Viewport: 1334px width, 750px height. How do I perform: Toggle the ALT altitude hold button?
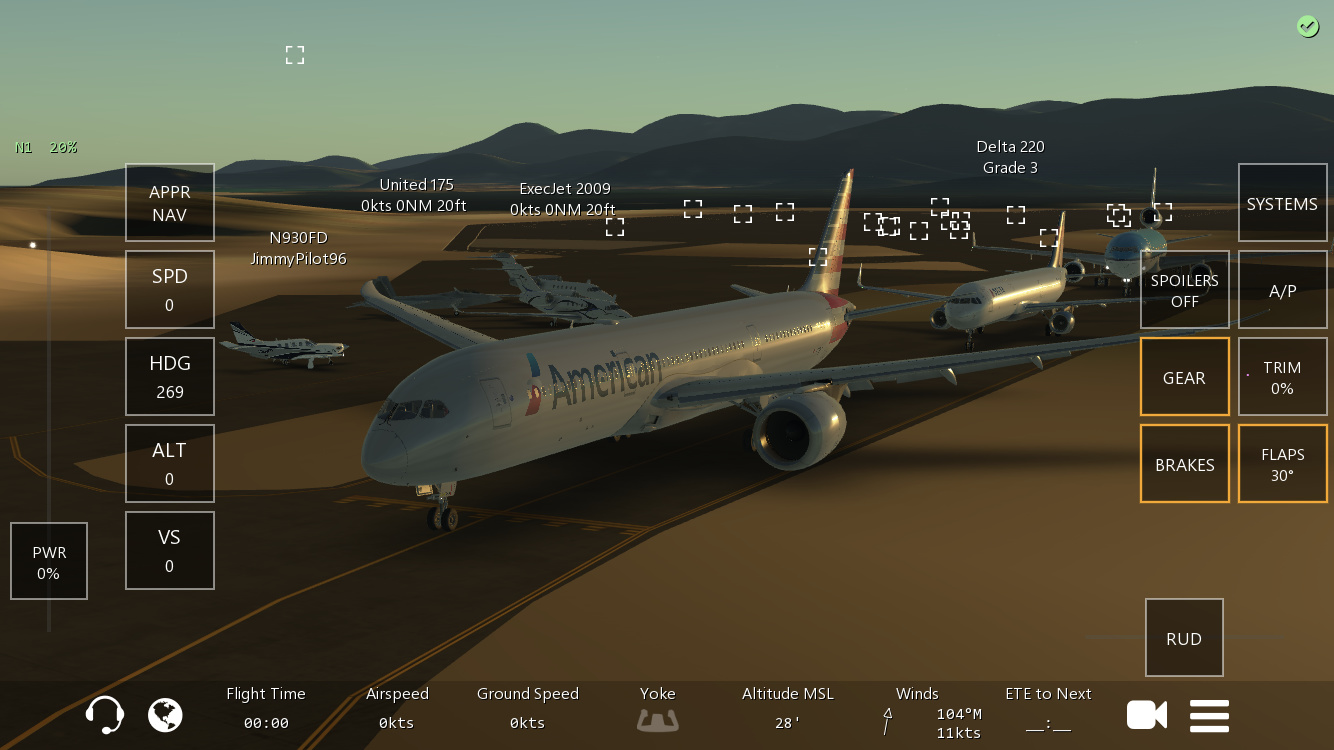click(170, 463)
